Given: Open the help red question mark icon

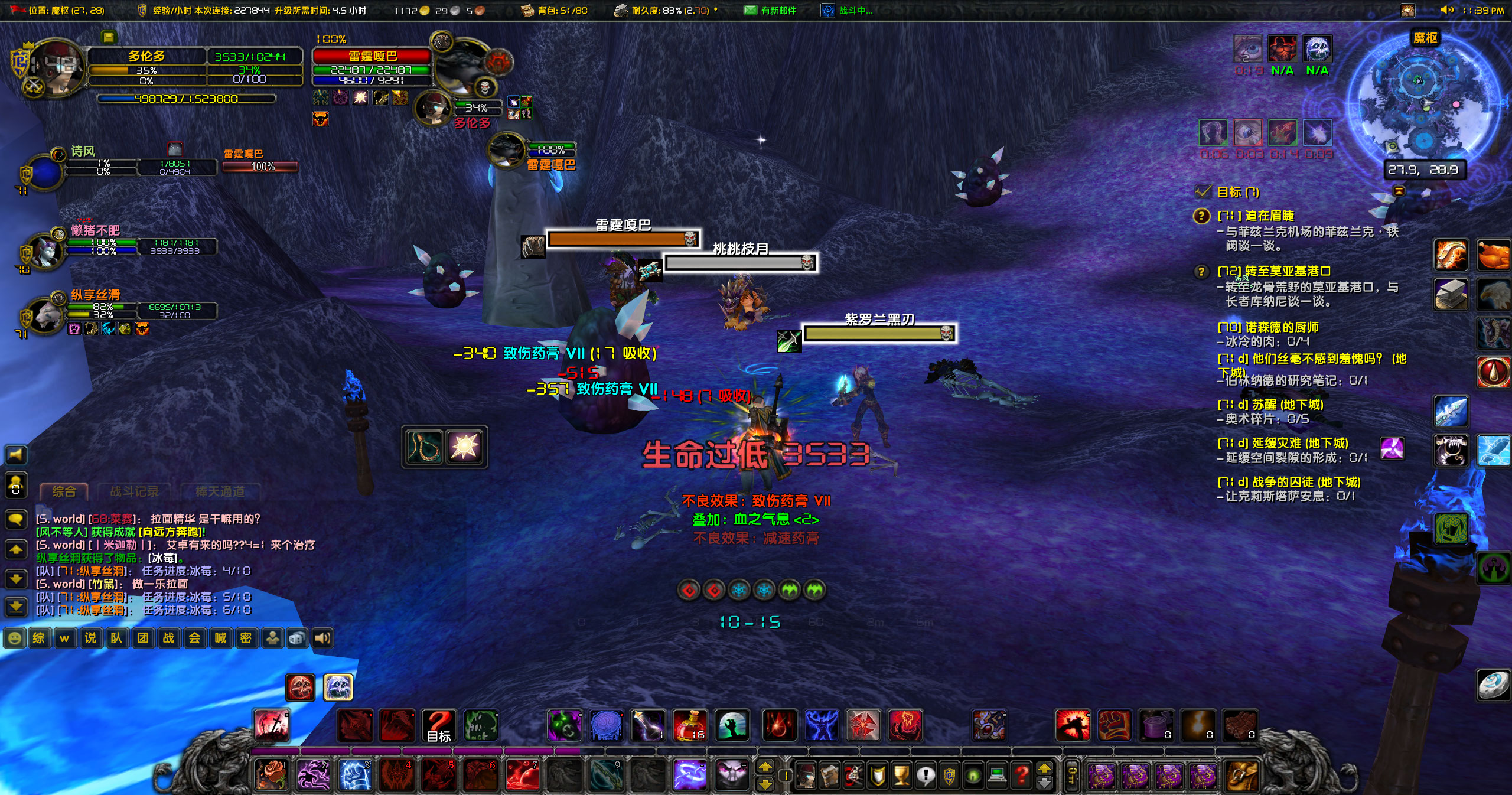Looking at the screenshot, I should [x=1021, y=774].
